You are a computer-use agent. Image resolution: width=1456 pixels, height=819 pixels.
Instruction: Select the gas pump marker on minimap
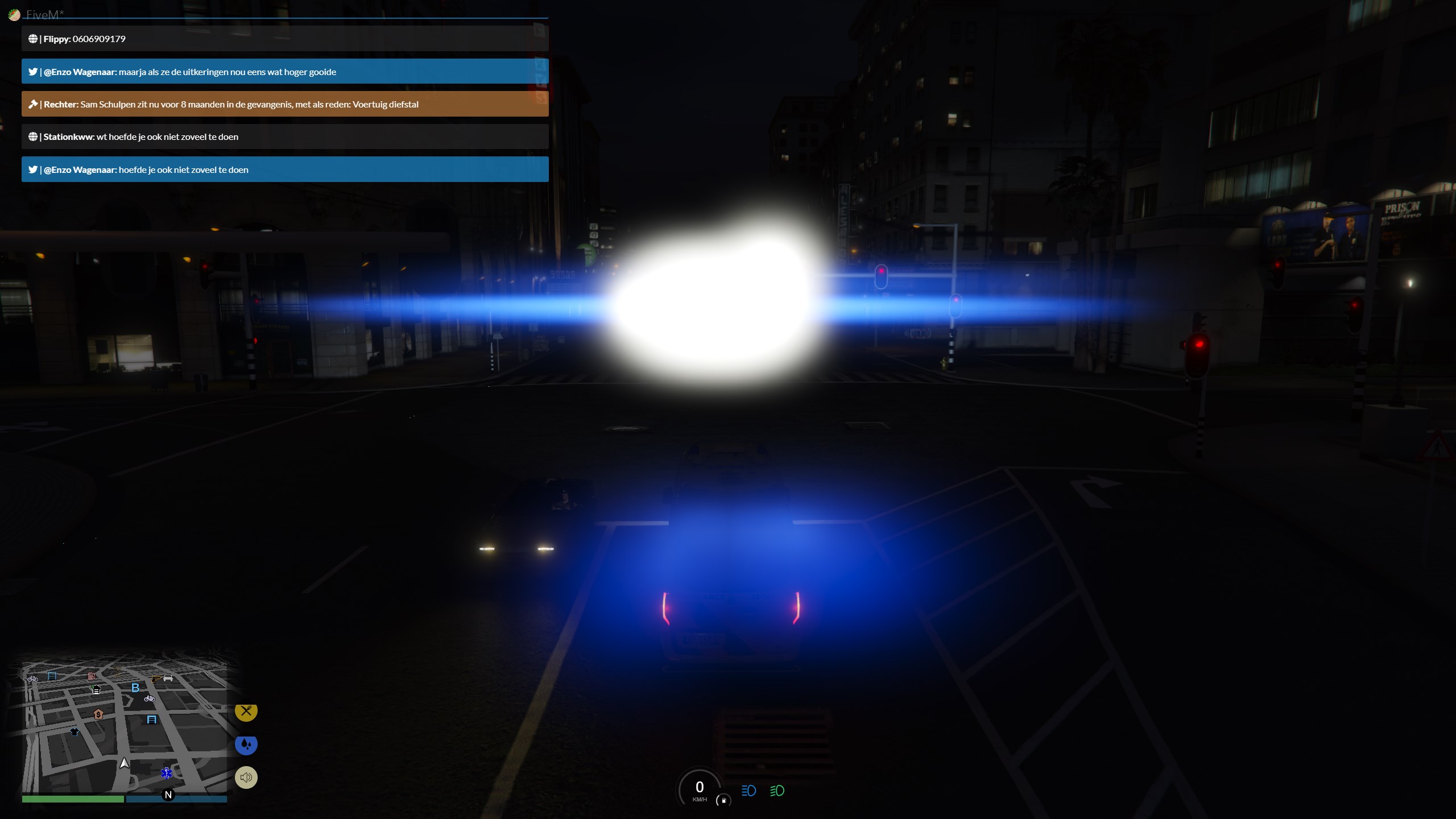tap(91, 676)
